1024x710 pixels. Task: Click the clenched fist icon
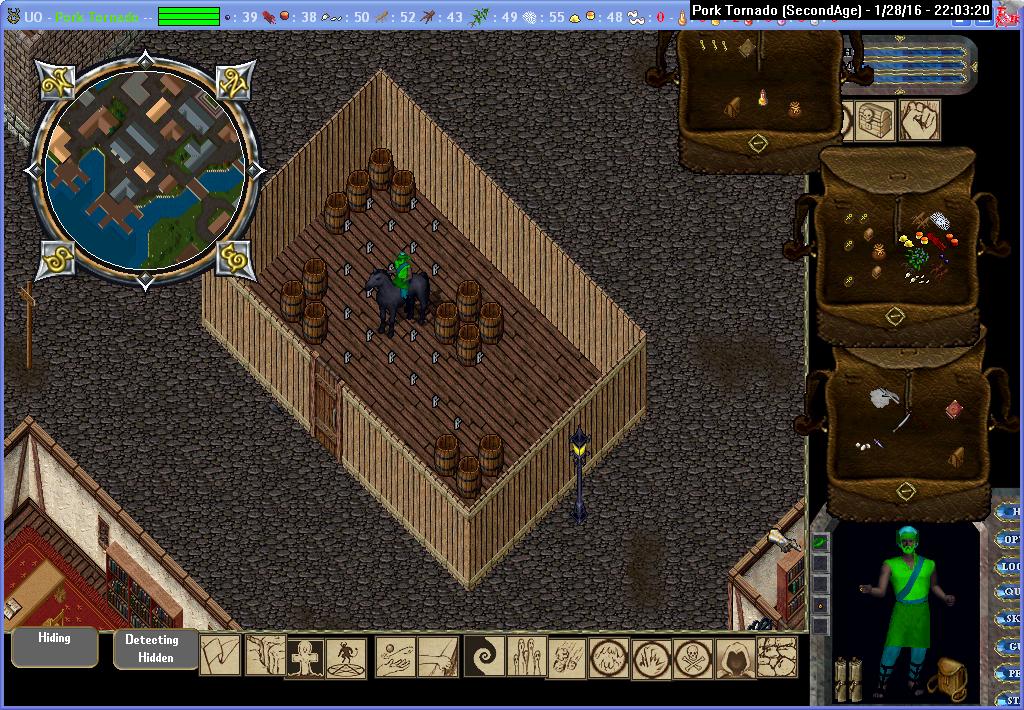pyautogui.click(x=920, y=120)
